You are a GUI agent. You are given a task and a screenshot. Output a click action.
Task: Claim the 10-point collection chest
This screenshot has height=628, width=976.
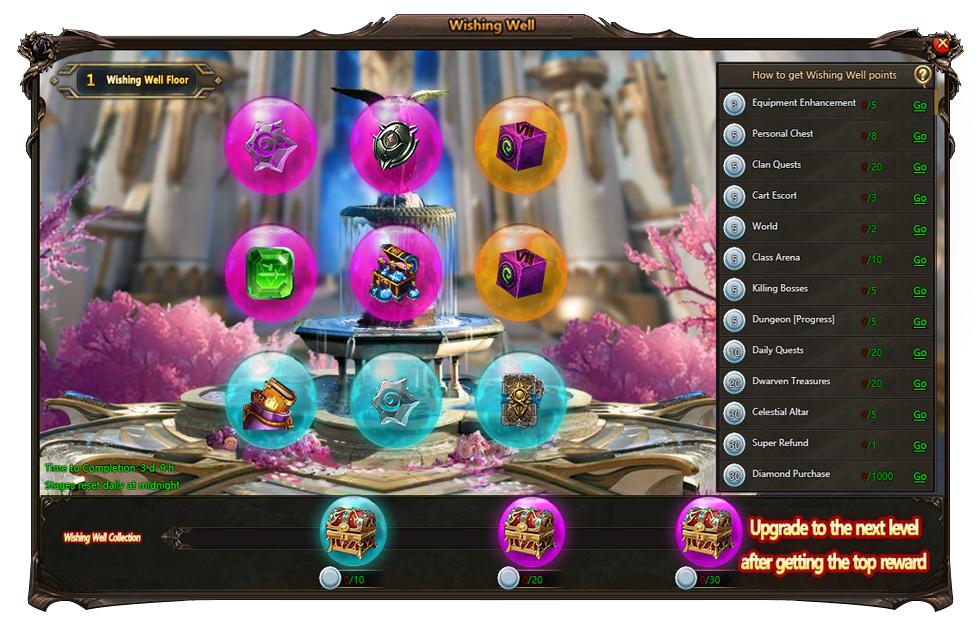tap(353, 532)
